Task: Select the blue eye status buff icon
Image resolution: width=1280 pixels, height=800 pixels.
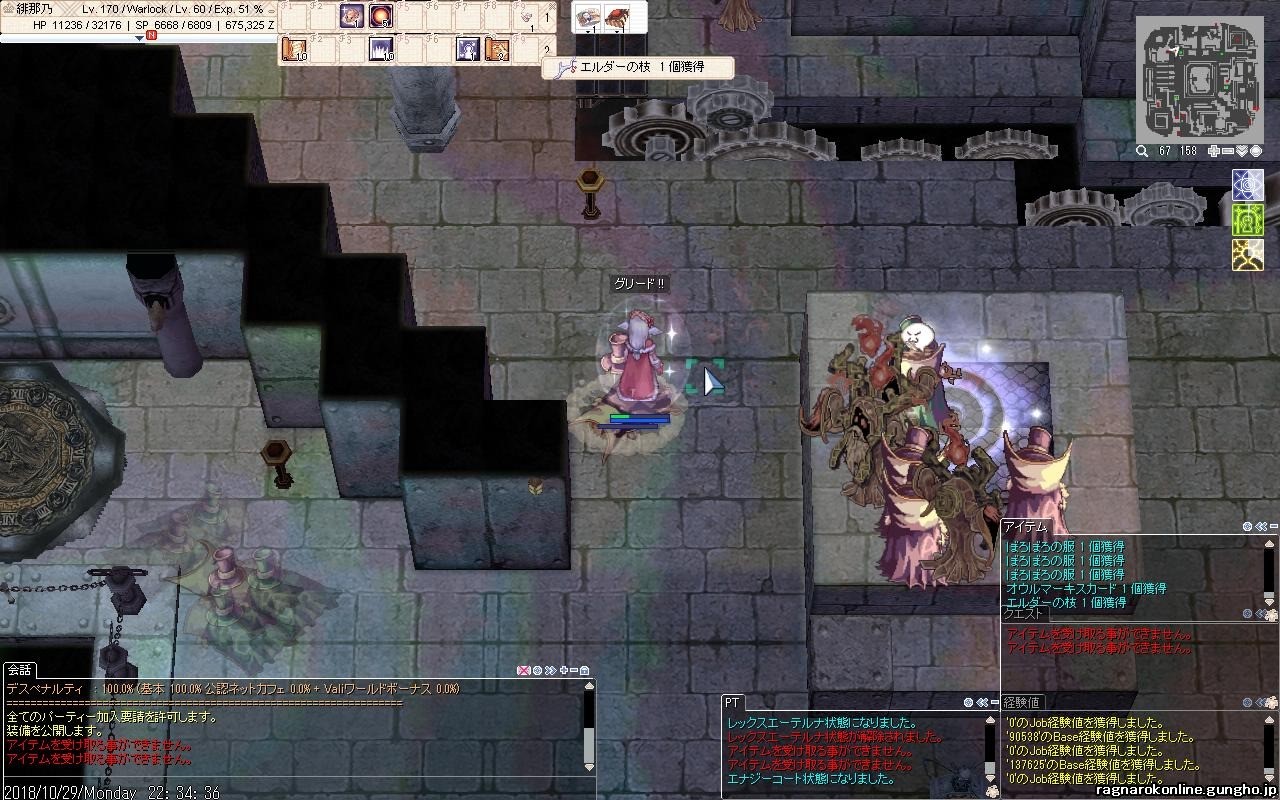Action: click(1248, 184)
